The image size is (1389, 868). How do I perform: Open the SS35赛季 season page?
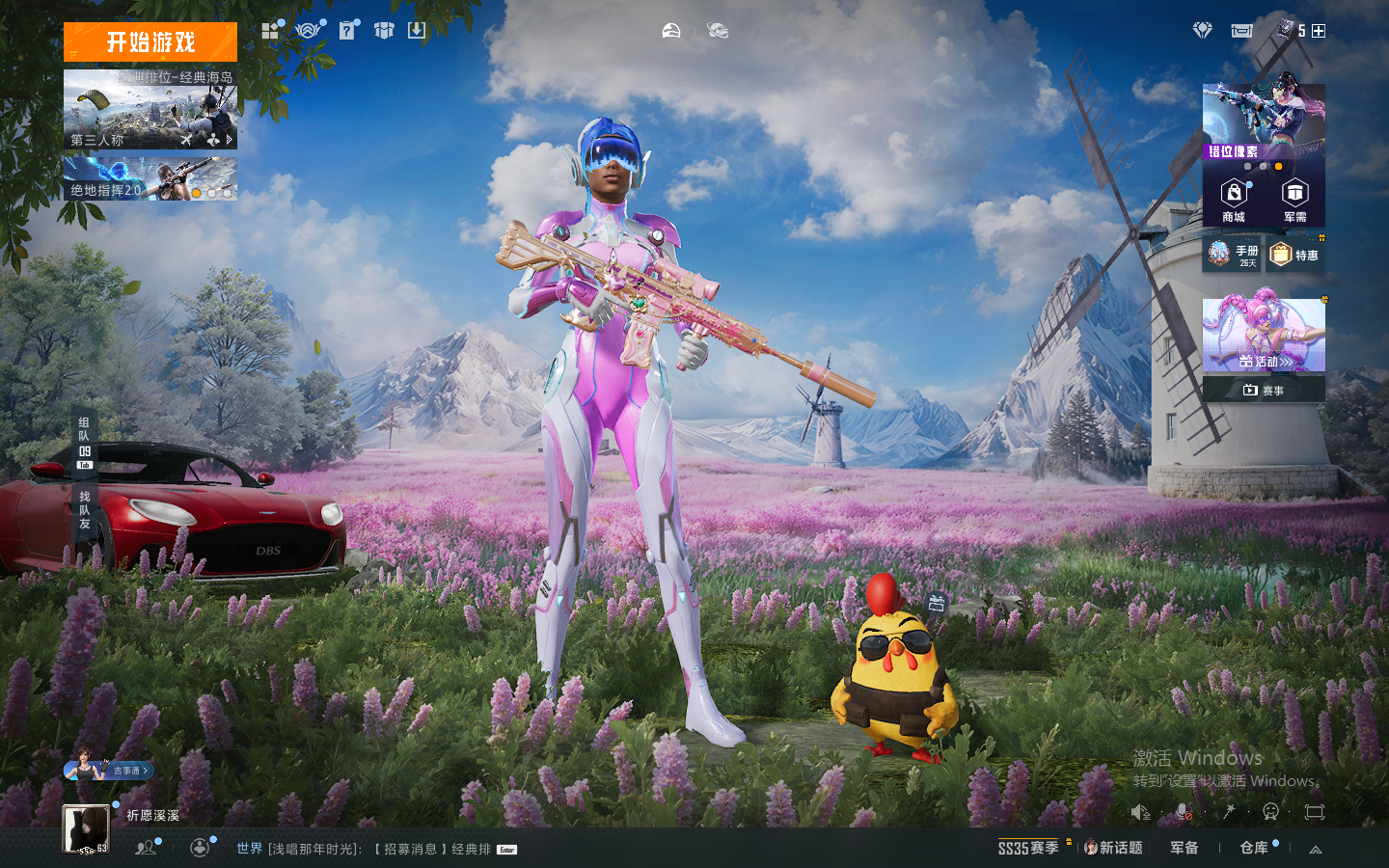click(1028, 848)
